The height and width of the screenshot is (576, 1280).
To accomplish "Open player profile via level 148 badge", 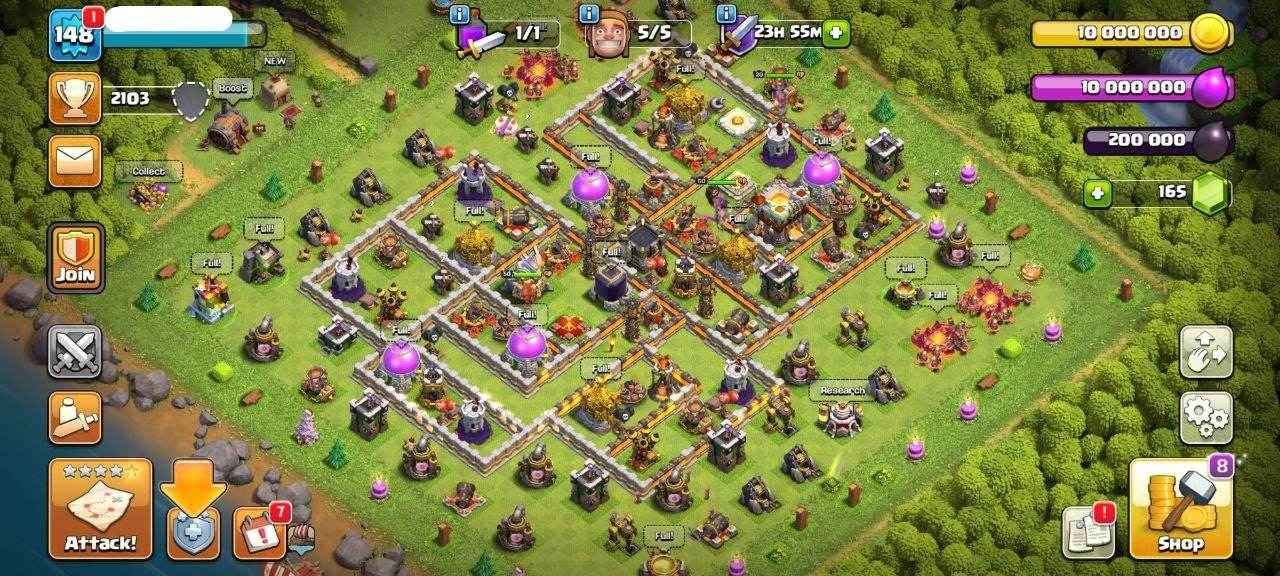I will (x=73, y=34).
